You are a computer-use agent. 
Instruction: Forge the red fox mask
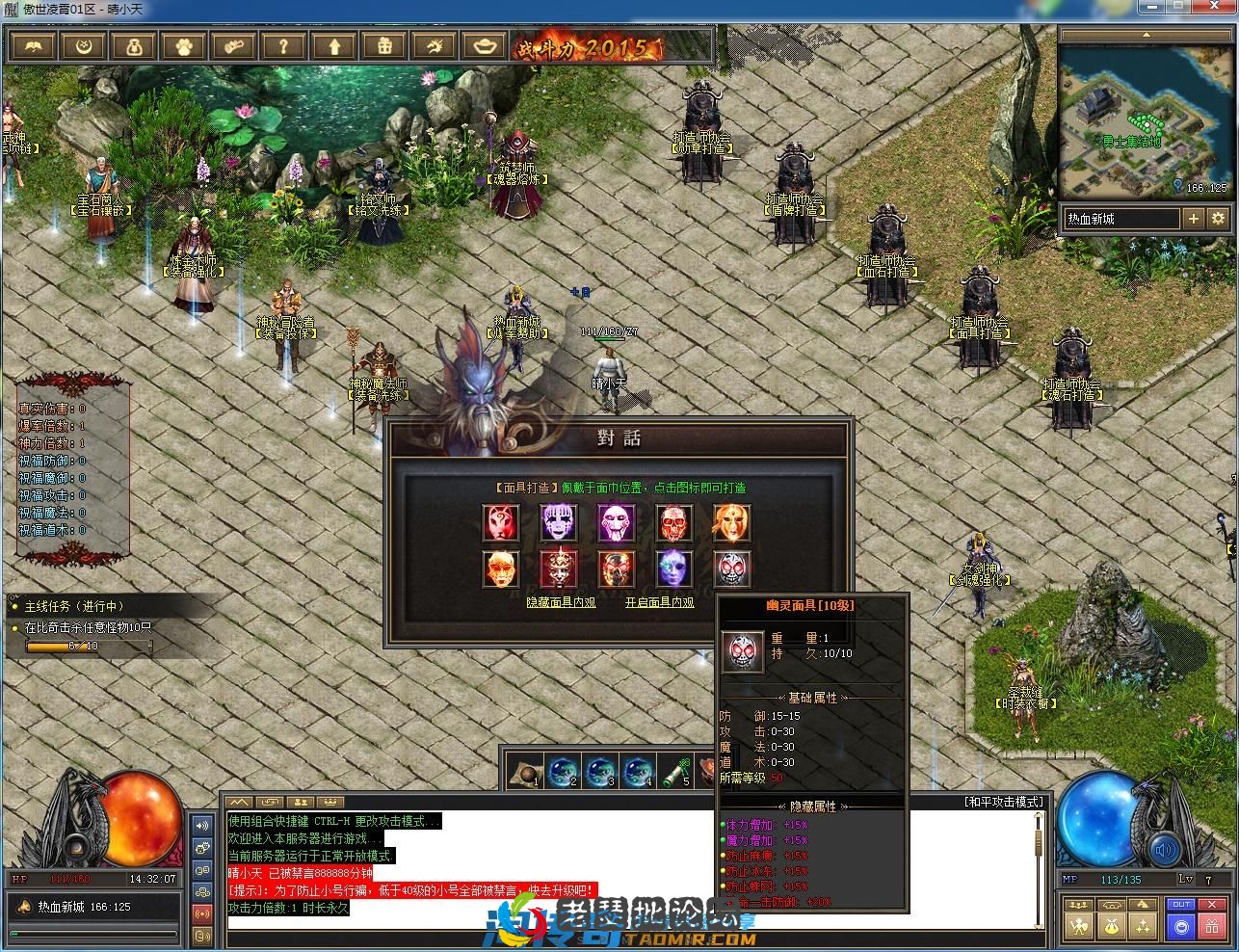(x=501, y=522)
